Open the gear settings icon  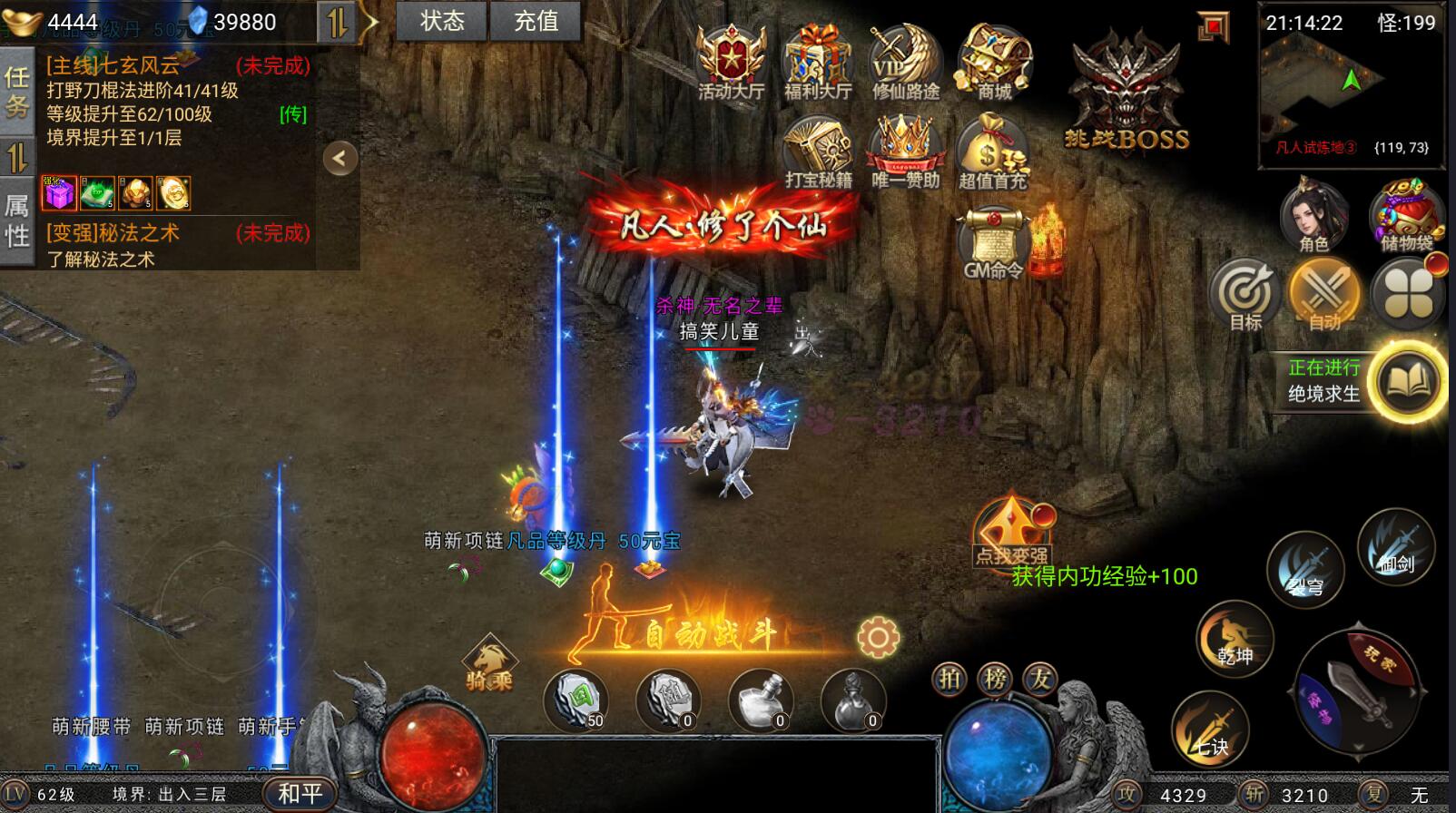pos(878,638)
